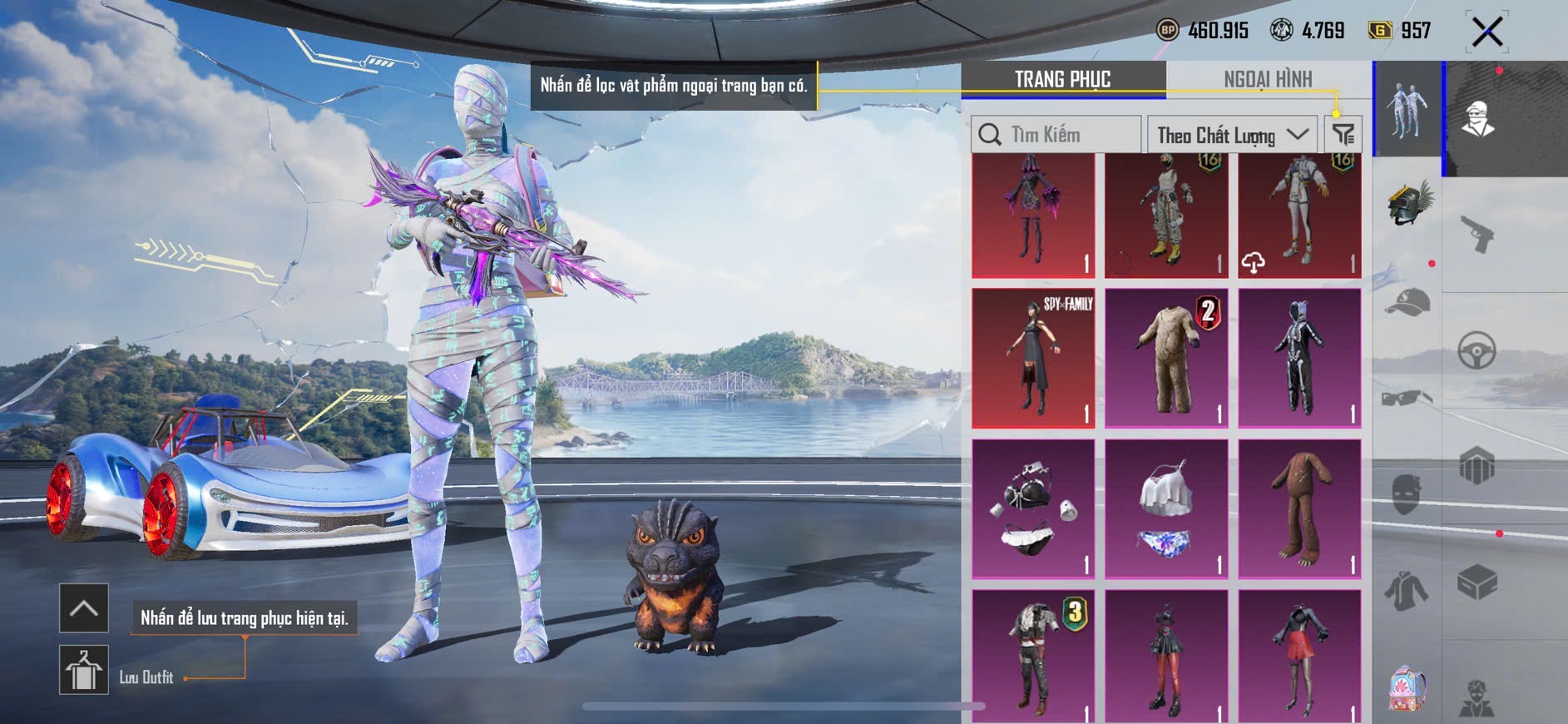1568x724 pixels.
Task: Choose the SPY×FAMILY black dress outfit
Action: click(x=1033, y=358)
